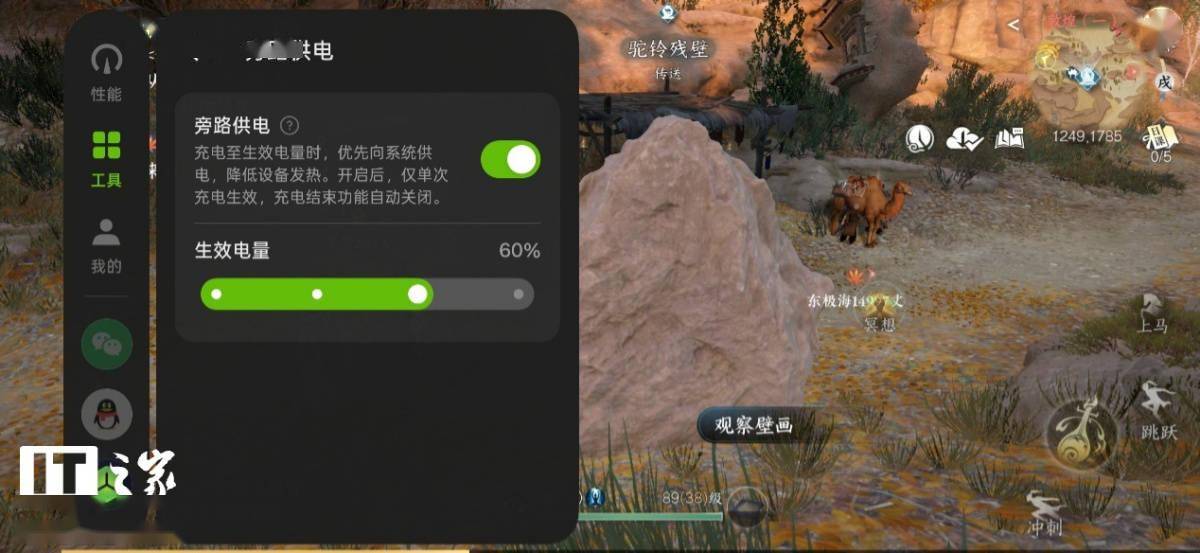This screenshot has height=553, width=1200.
Task: Select the 工具 tools tab
Action: tap(106, 158)
